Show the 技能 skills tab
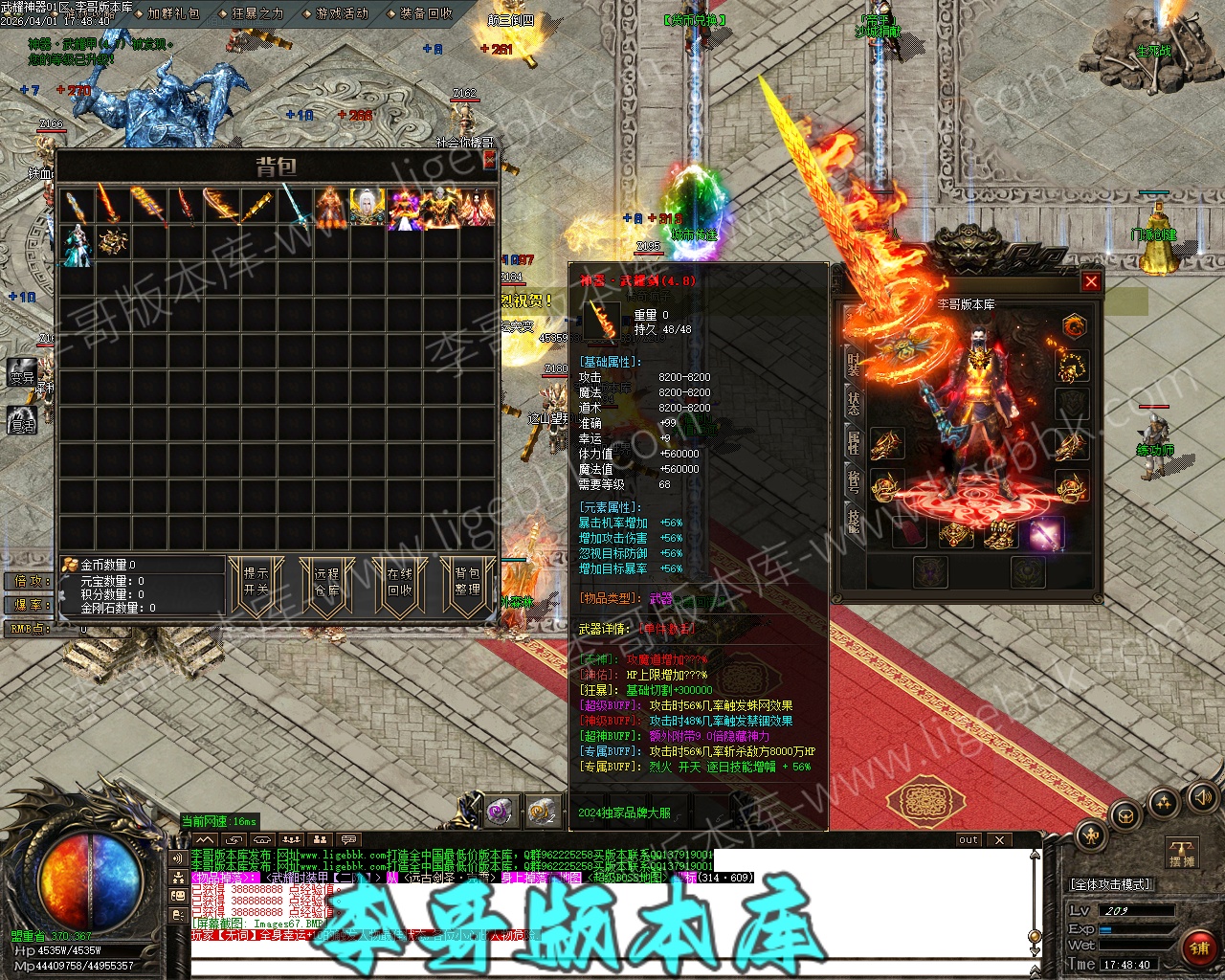This screenshot has width=1225, height=980. click(x=853, y=522)
